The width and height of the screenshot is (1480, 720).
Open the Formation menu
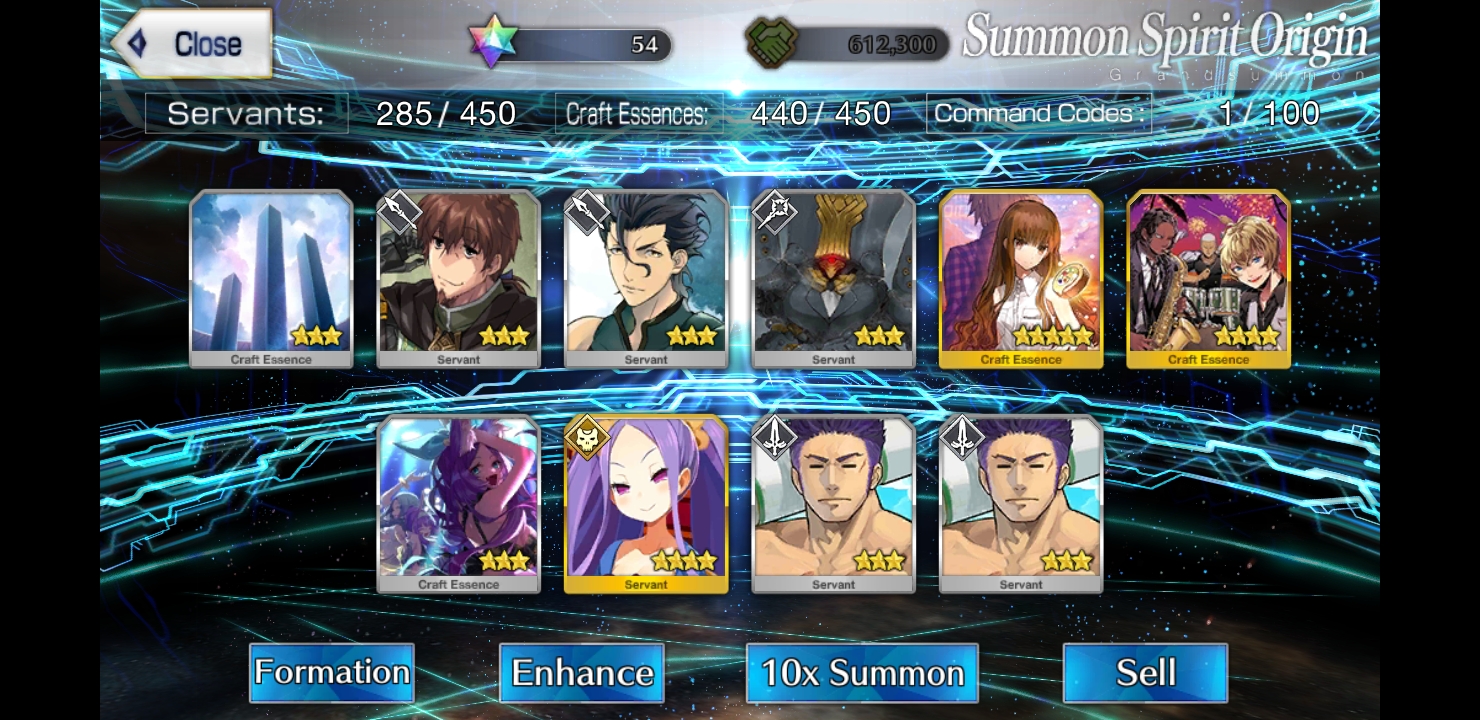(x=332, y=672)
